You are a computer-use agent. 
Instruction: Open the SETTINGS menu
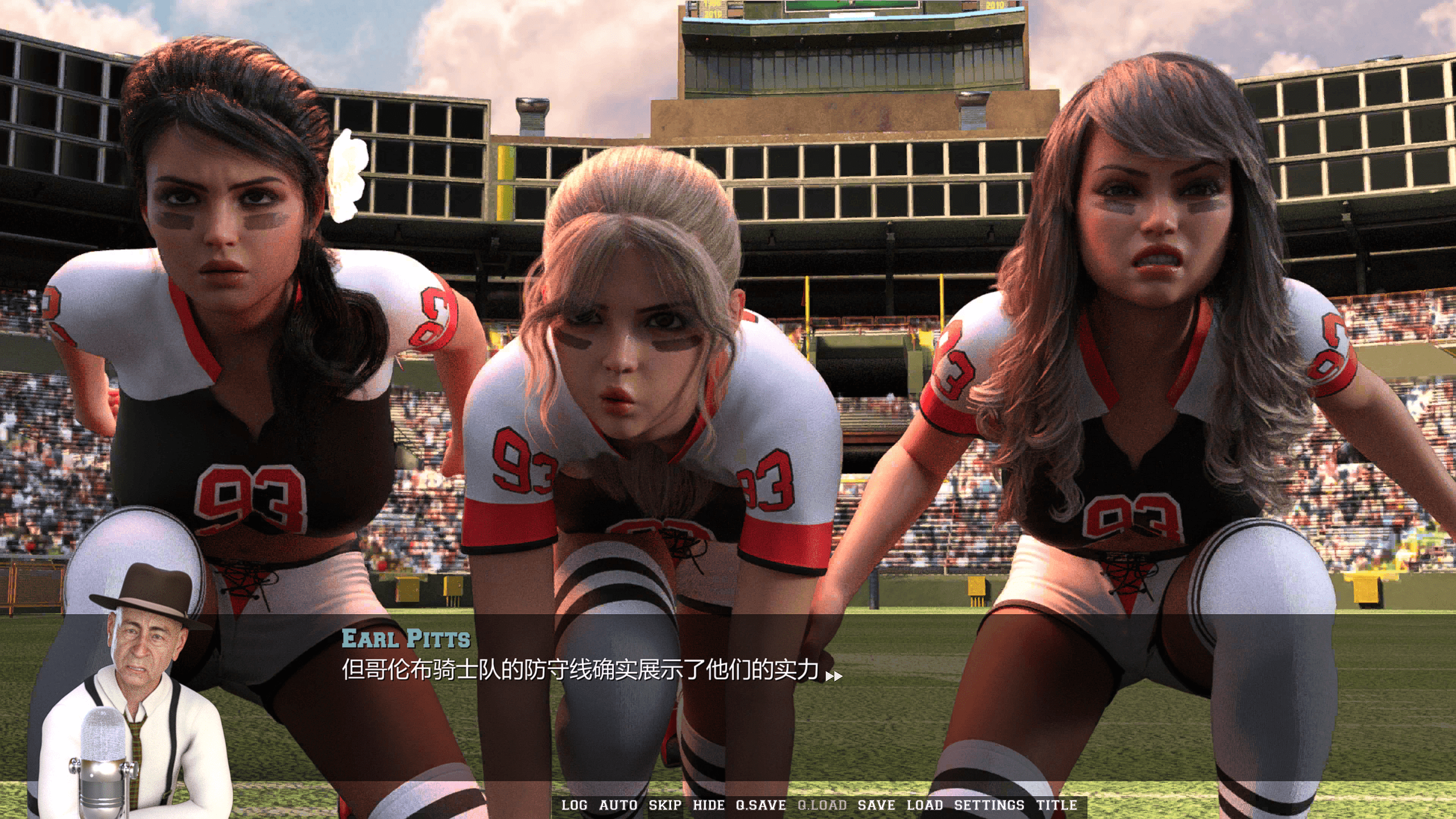pyautogui.click(x=989, y=805)
